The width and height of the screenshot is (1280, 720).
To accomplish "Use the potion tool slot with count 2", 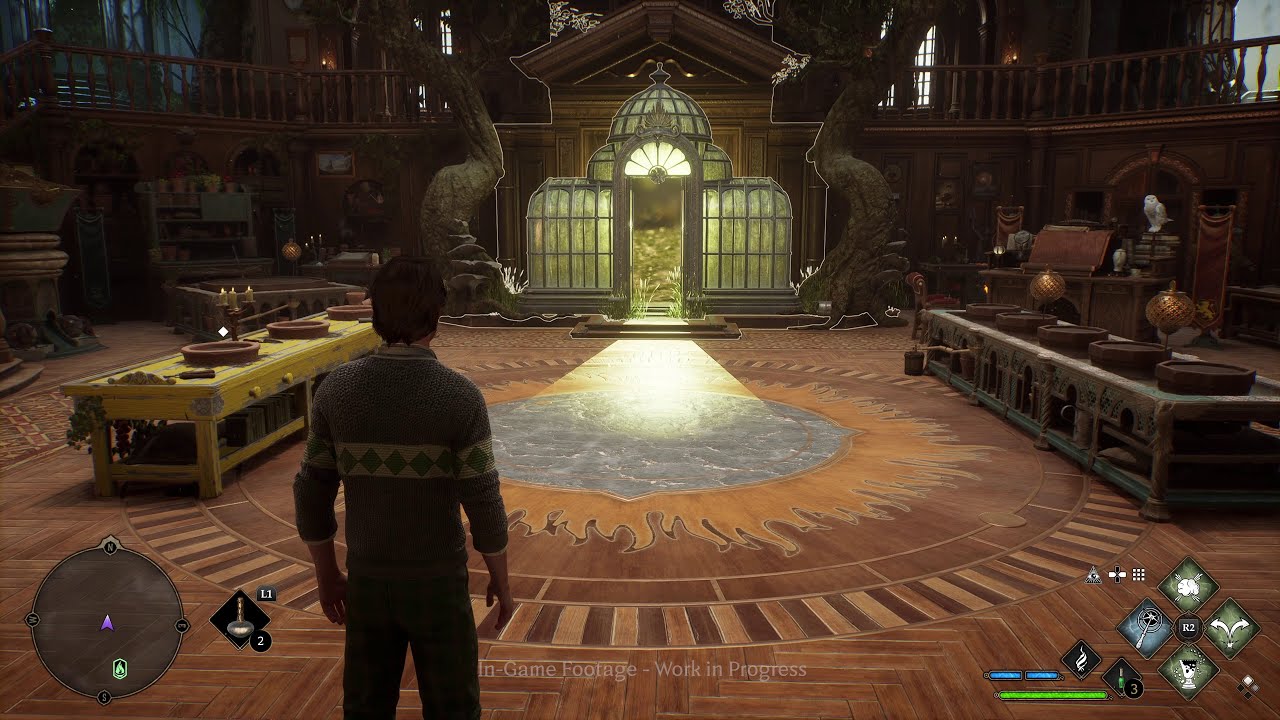I will (x=241, y=620).
